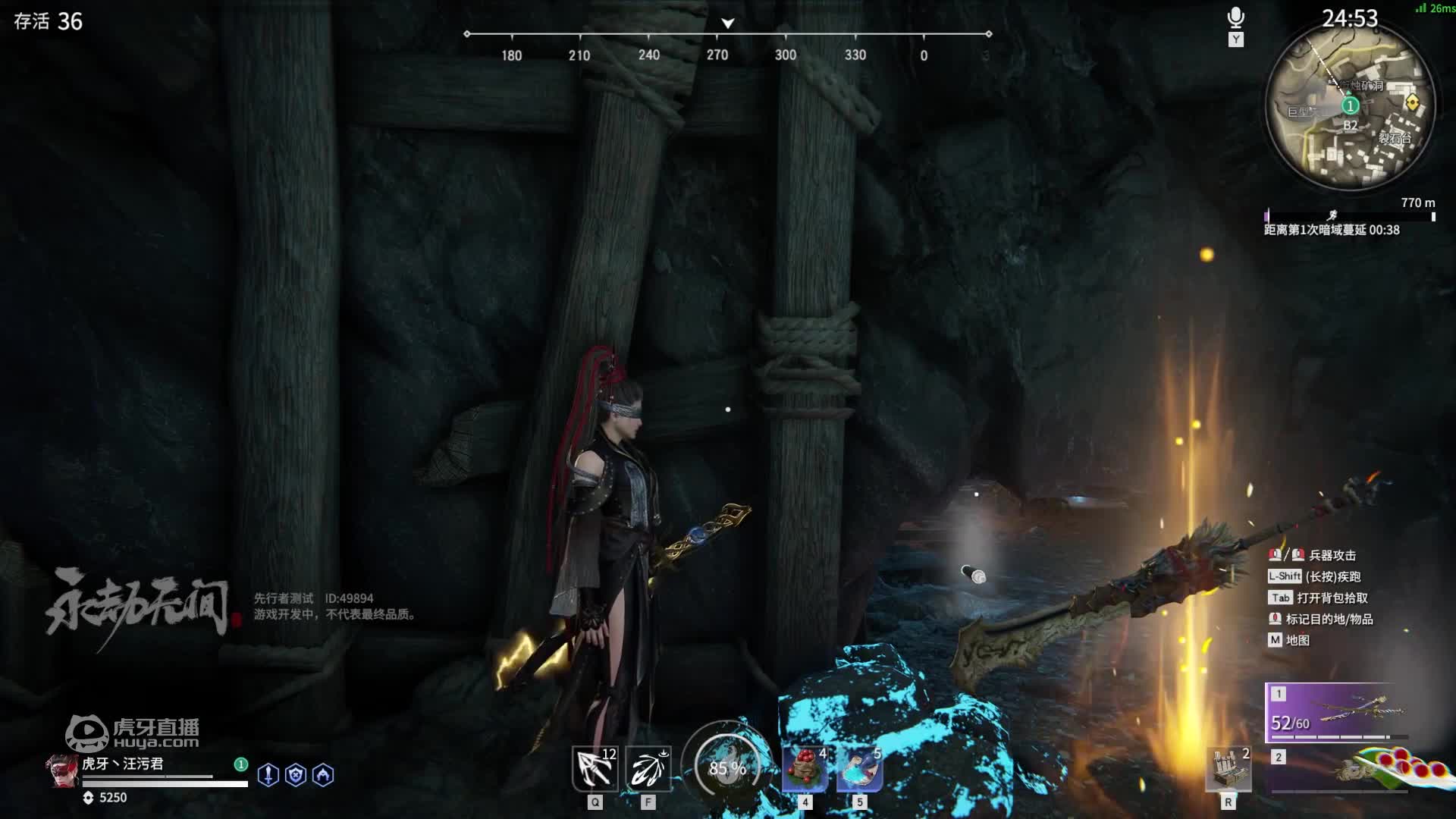Use the weapon repair kit icon
1456x819 pixels.
pos(1228,769)
